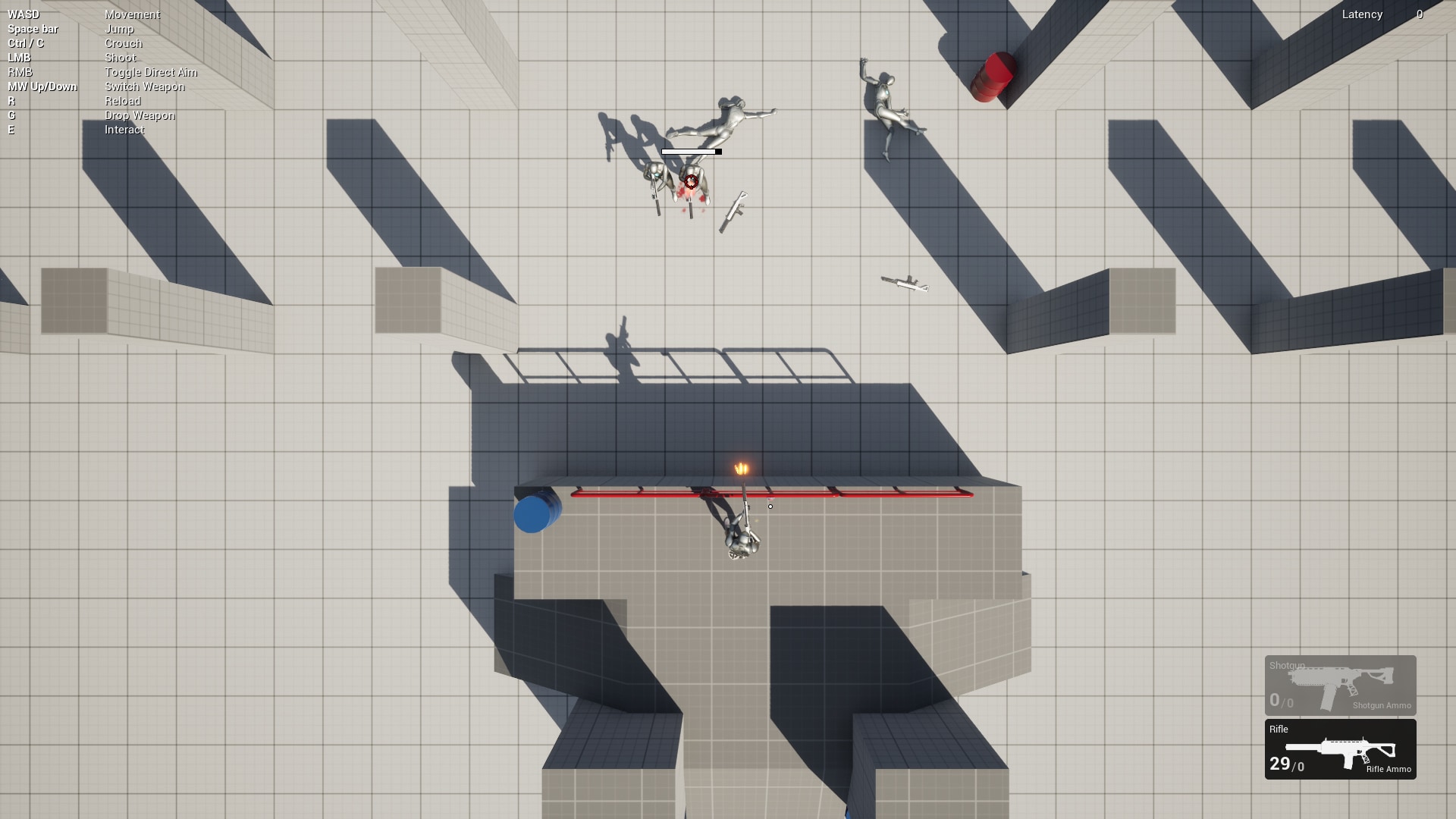Click the Switch Weapon binding row
This screenshot has width=1456, height=819.
click(144, 86)
